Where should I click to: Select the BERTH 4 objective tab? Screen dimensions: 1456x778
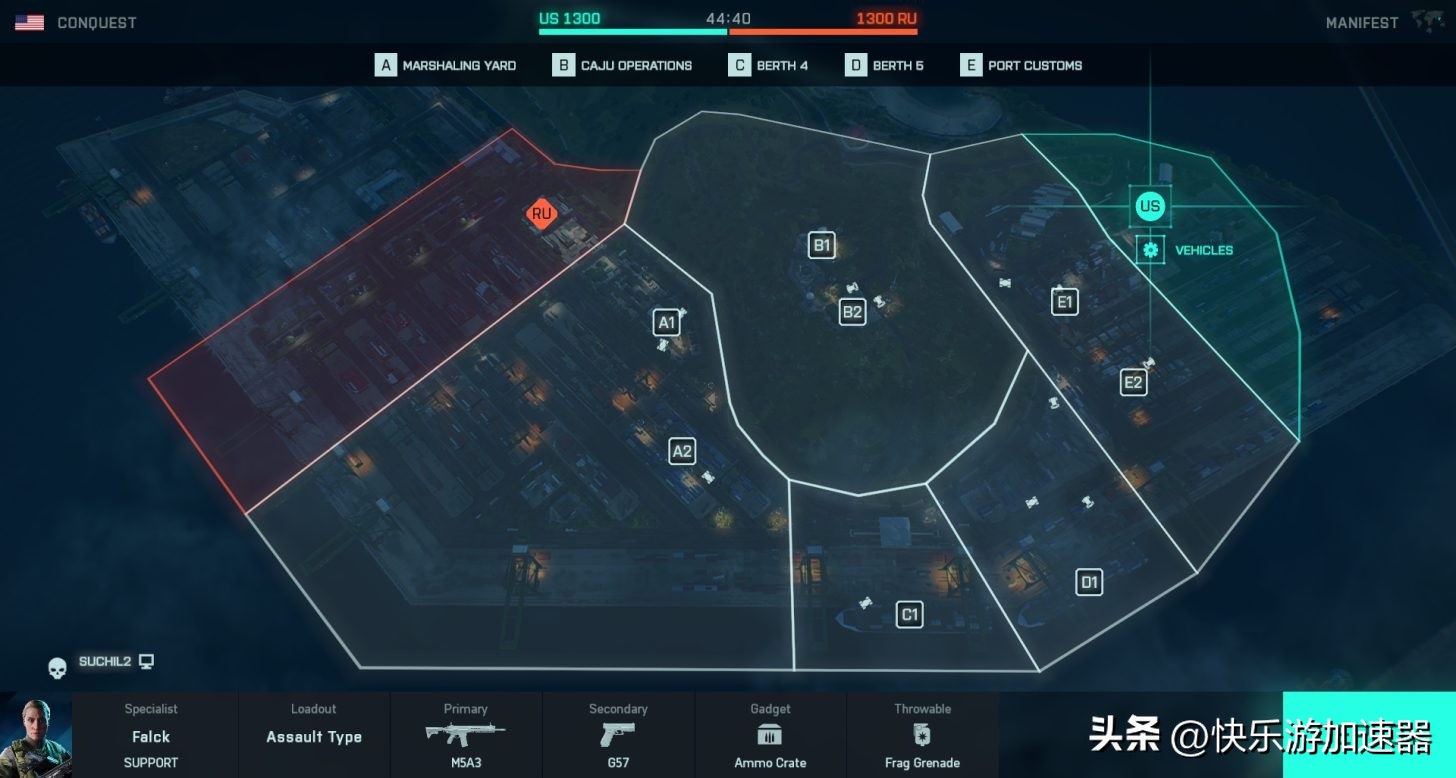point(768,64)
